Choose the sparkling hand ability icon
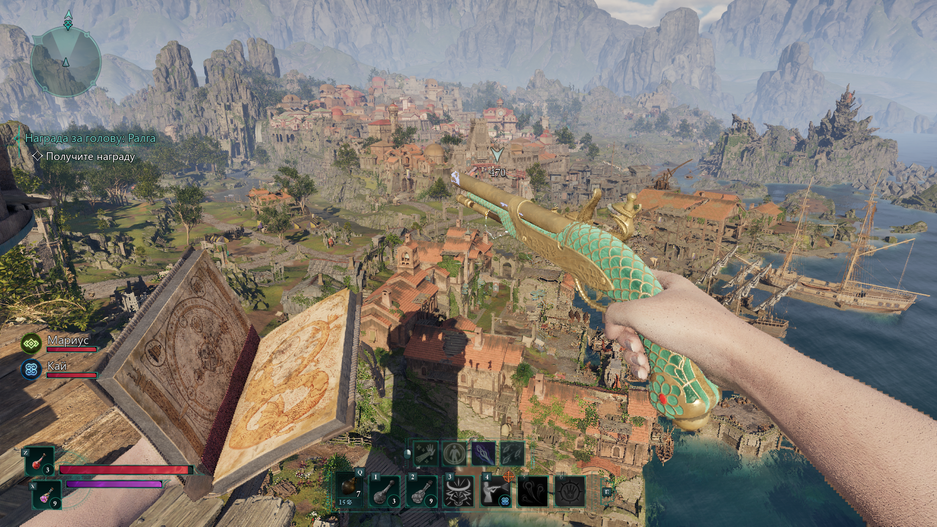 coord(423,454)
